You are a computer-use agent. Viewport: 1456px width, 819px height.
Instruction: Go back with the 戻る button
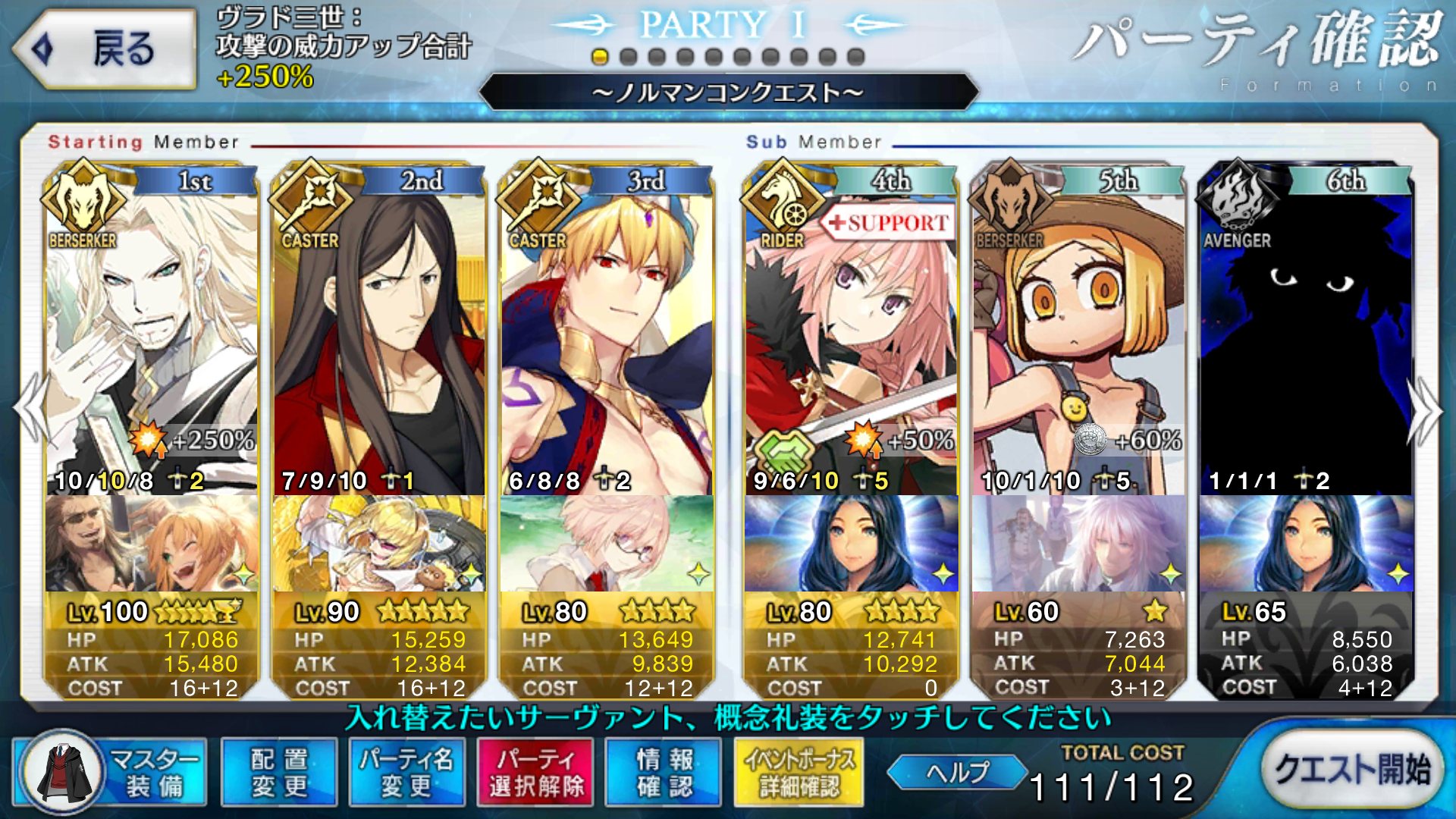105,50
